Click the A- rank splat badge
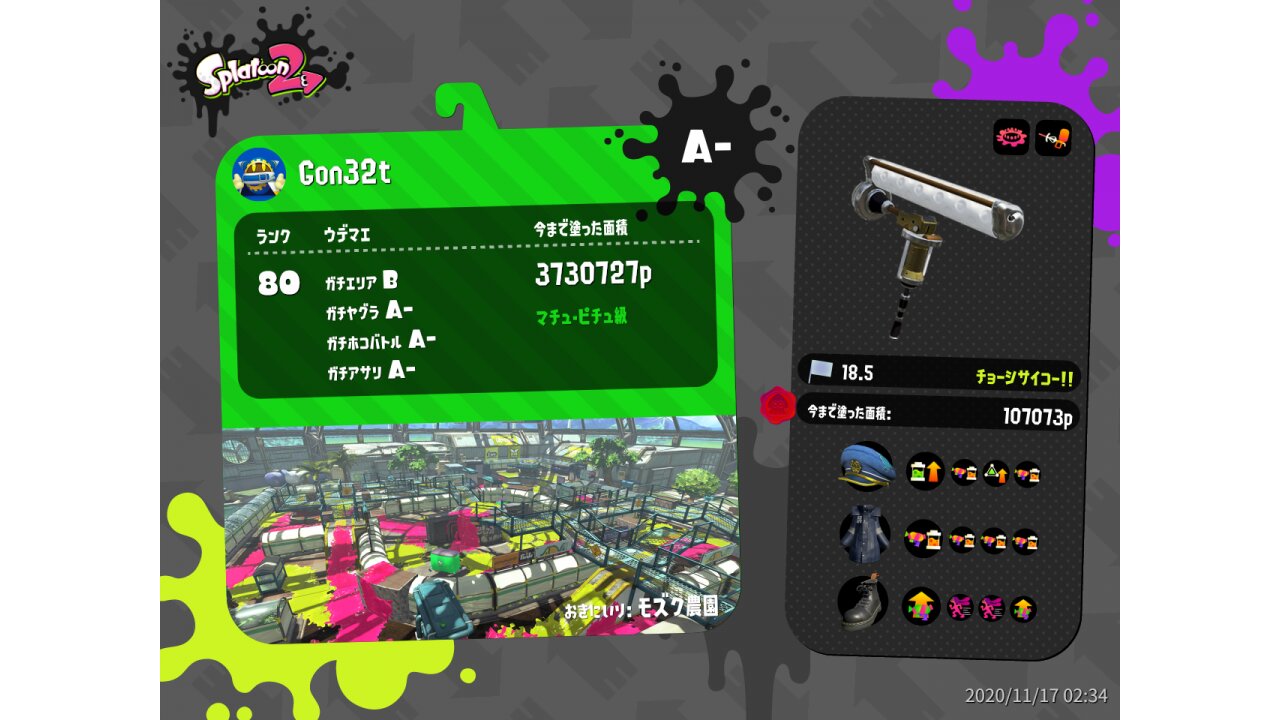The width and height of the screenshot is (1280, 720). coord(707,149)
